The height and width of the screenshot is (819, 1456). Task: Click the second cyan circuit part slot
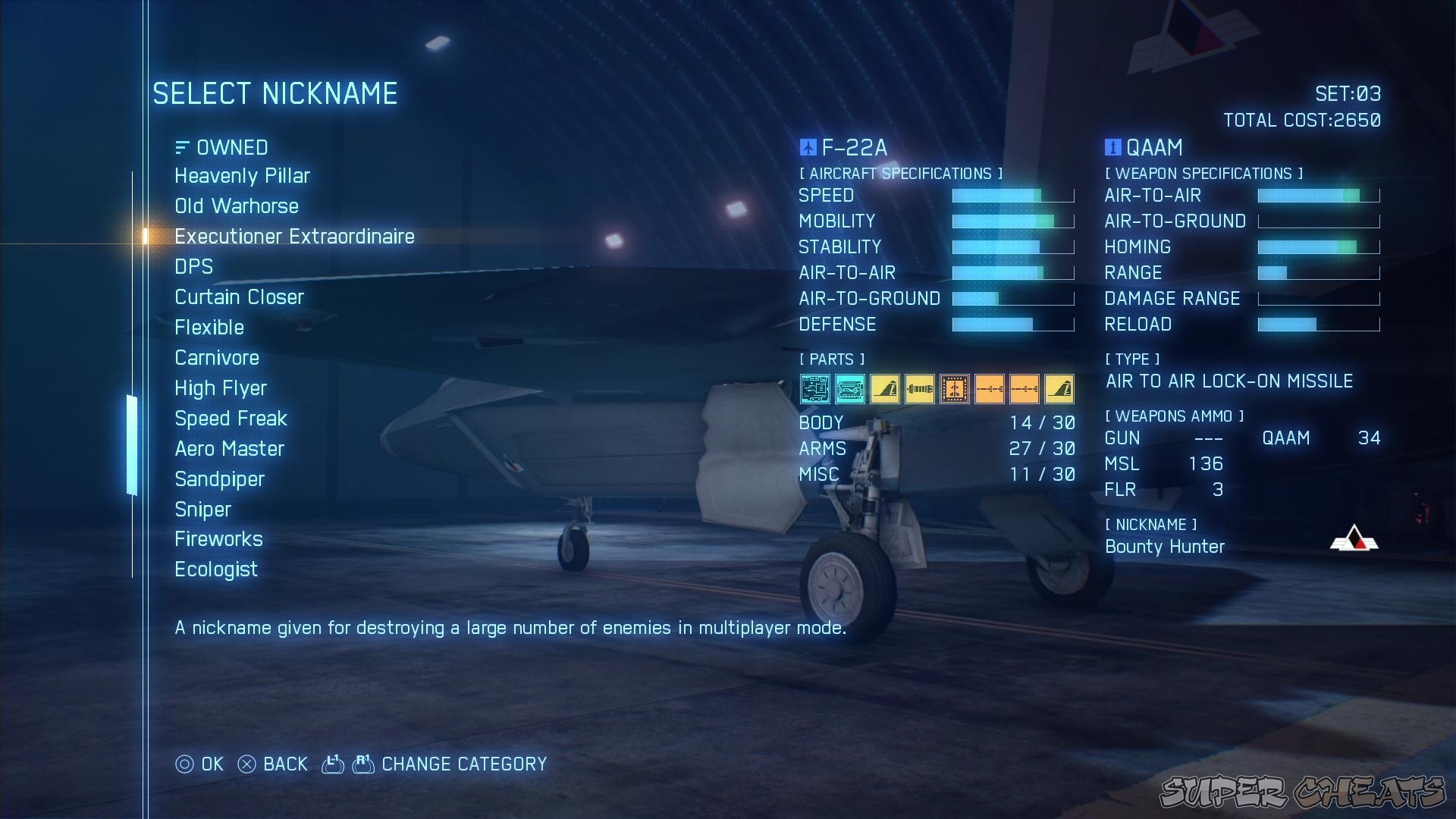[850, 389]
